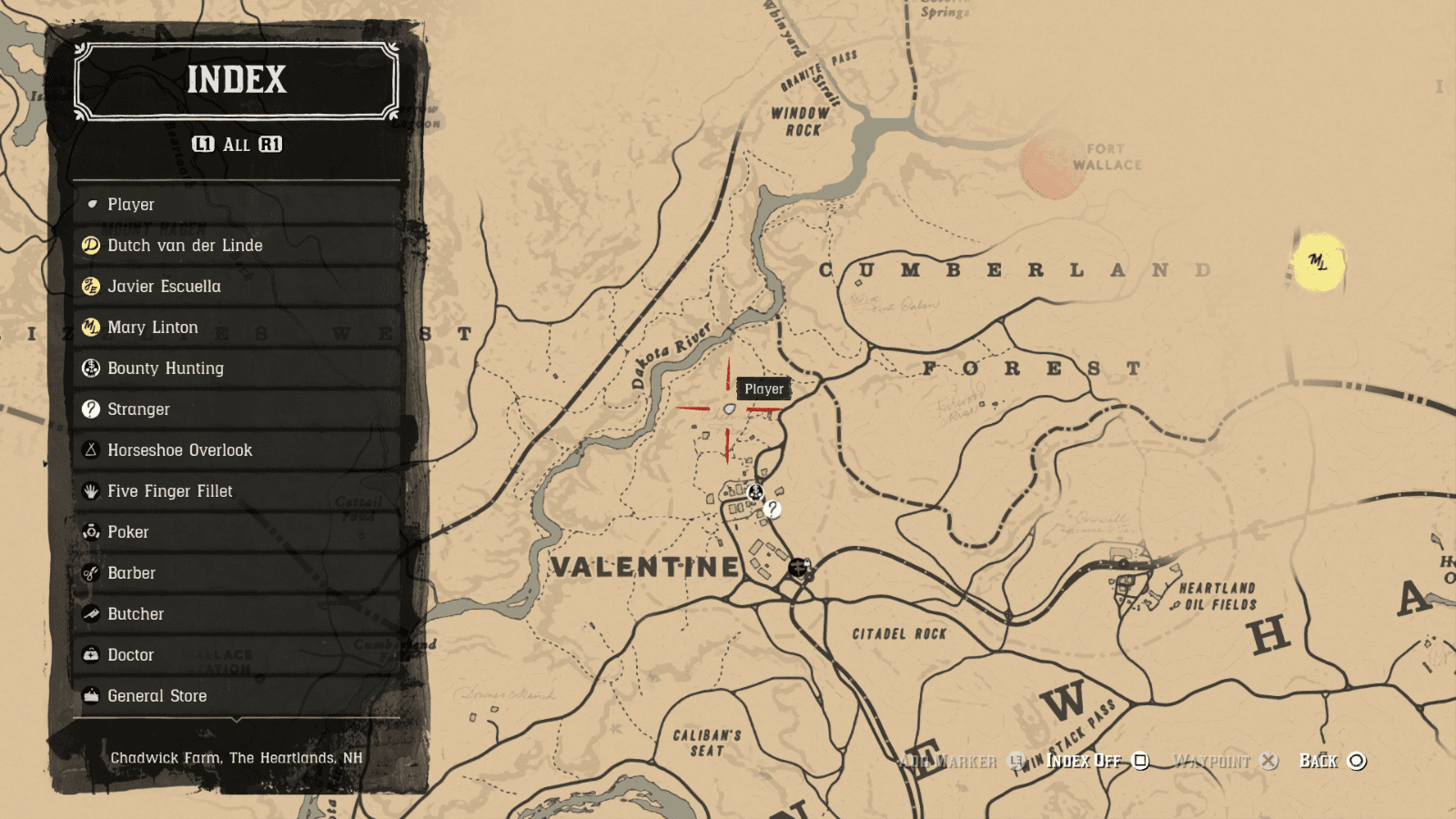This screenshot has width=1456, height=819.
Task: Select the Mary Linton icon in the list
Action: pos(90,327)
